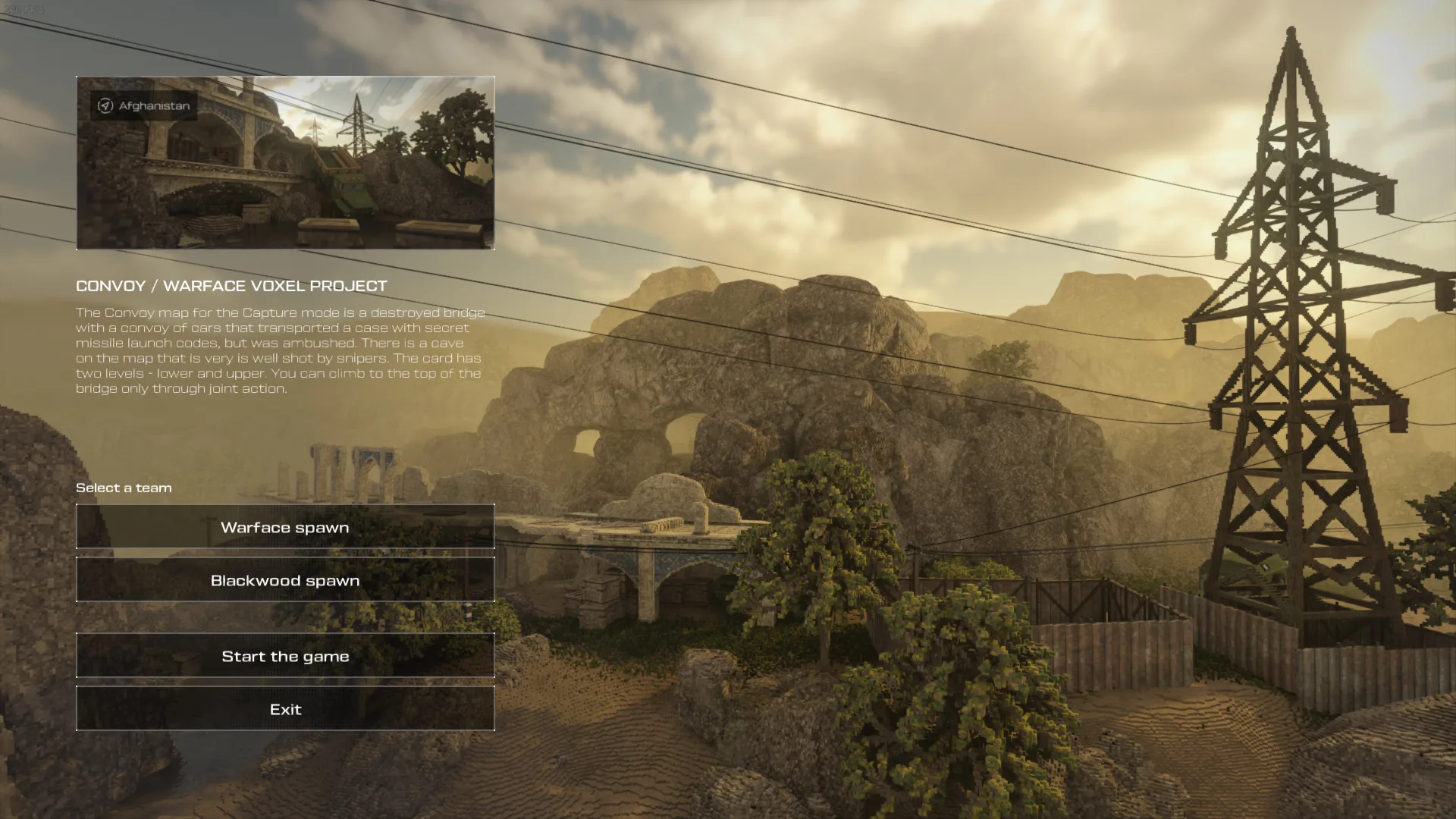
Task: Select the Warface spawn team
Action: [285, 527]
